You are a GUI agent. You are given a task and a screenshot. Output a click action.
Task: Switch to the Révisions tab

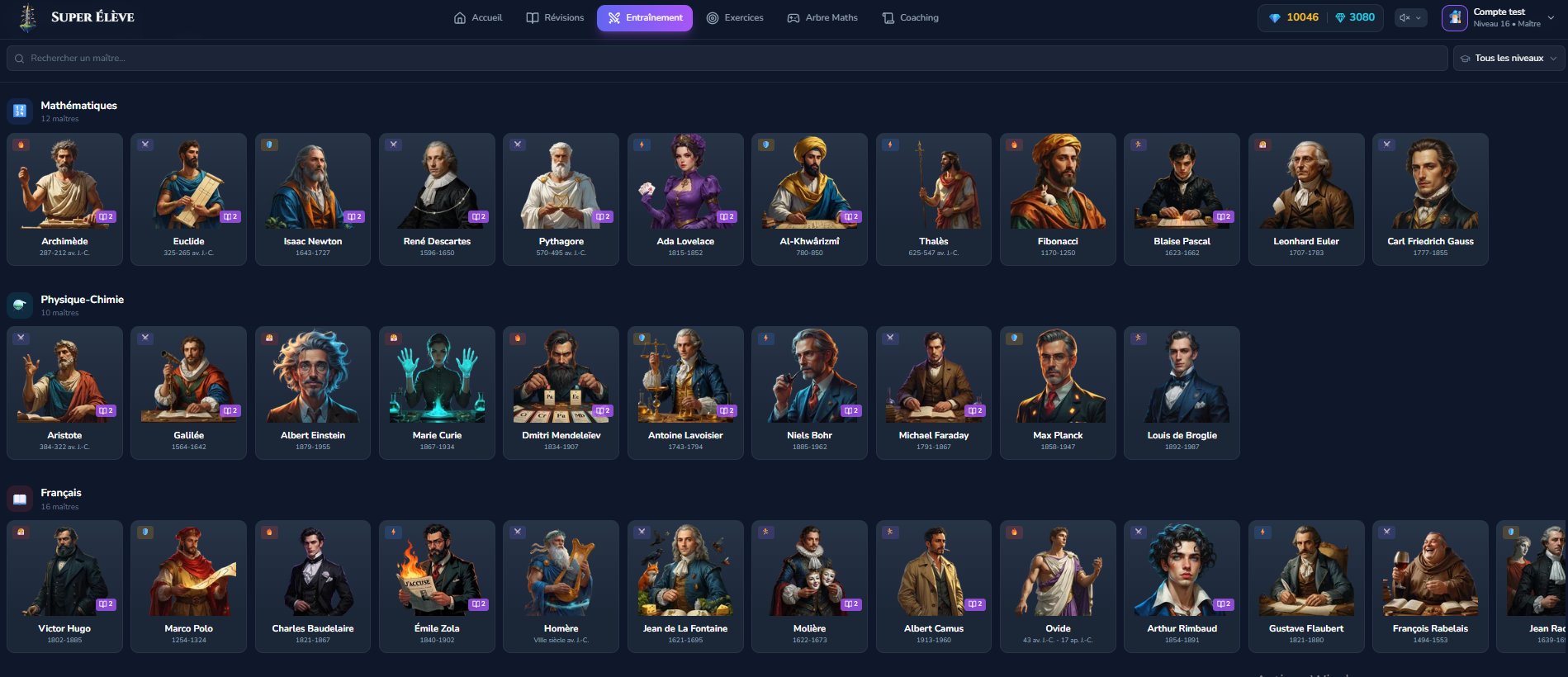click(x=555, y=17)
